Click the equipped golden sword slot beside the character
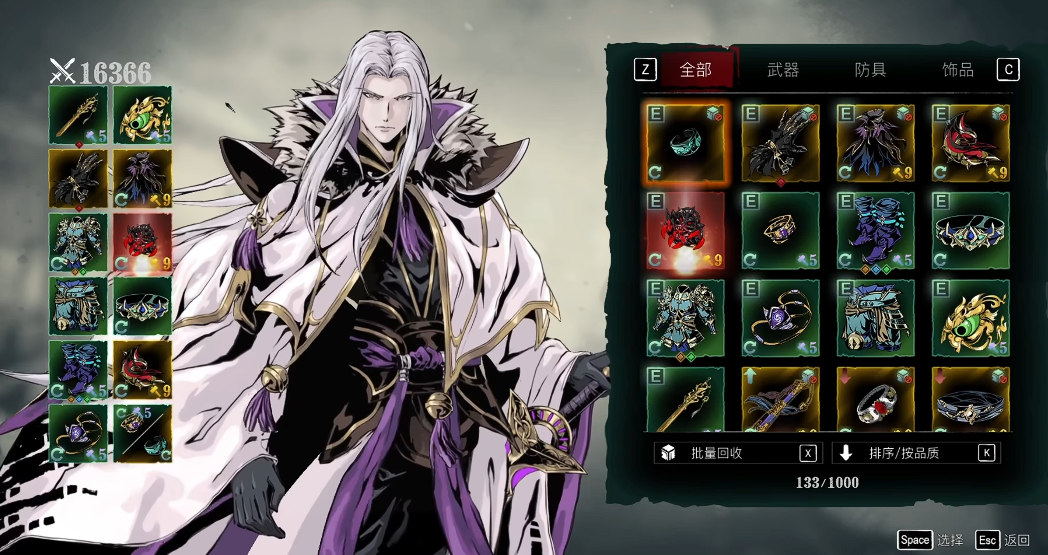The height and width of the screenshot is (555, 1048). click(77, 115)
